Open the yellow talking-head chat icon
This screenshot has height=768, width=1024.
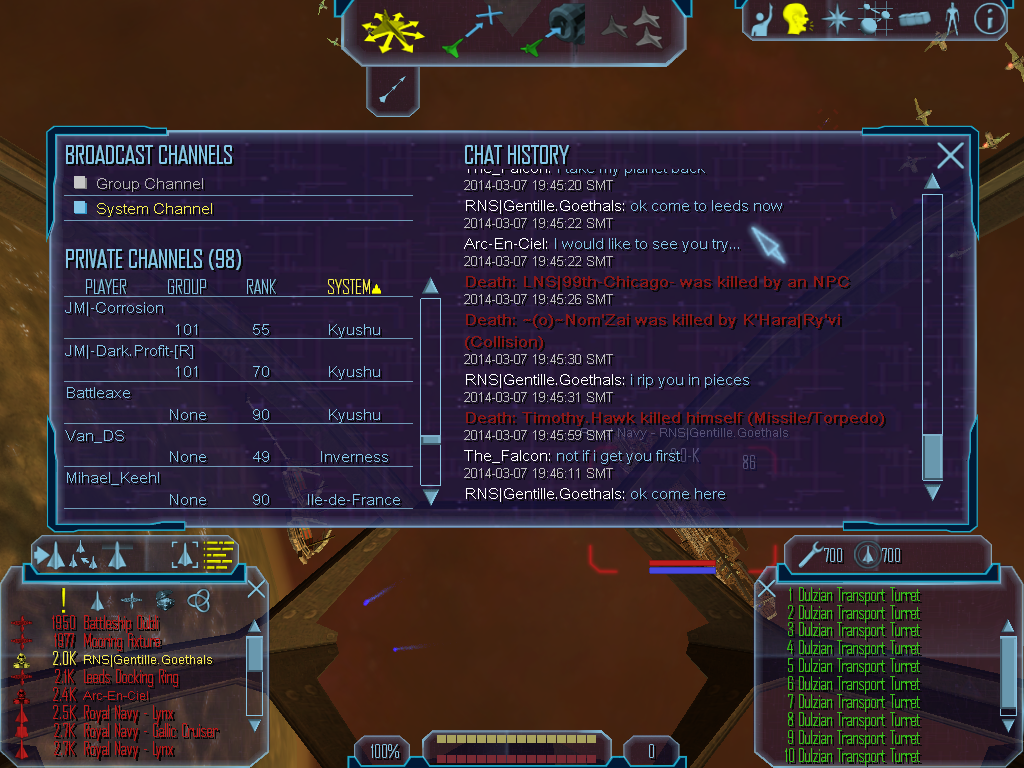point(796,18)
